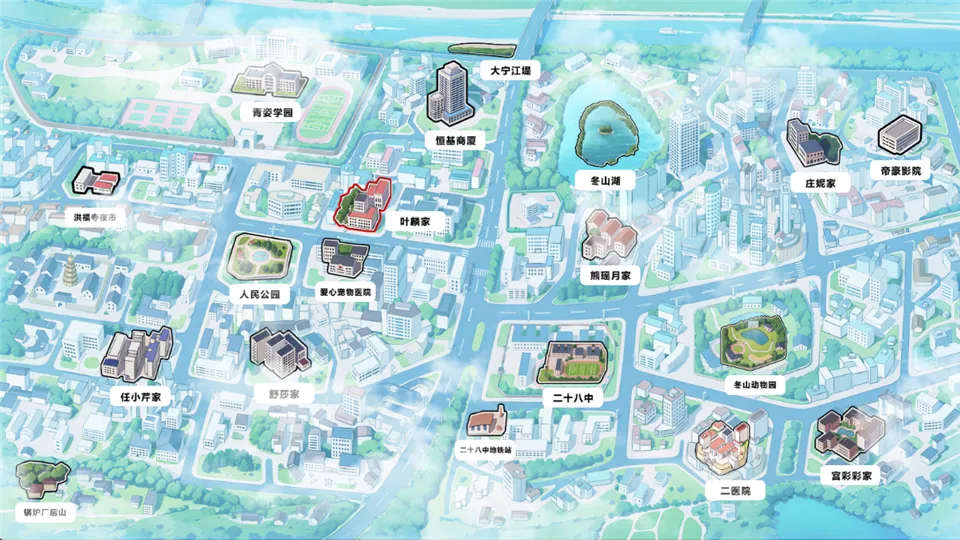Viewport: 960px width, 540px height.
Task: Visit 宫彩彩家 house
Action: [x=848, y=434]
